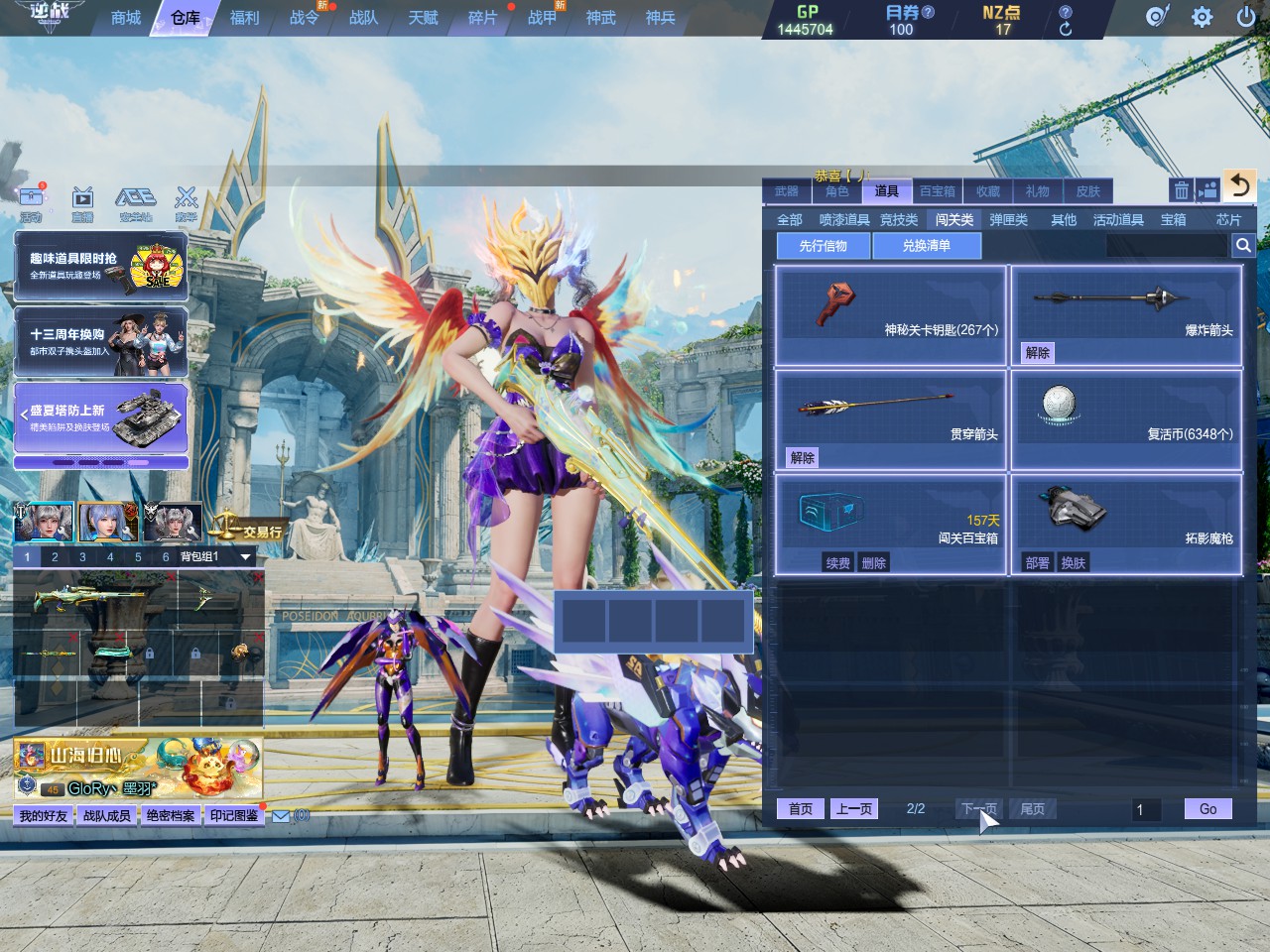Click the power exit icon
This screenshot has width=1270, height=952.
(1246, 17)
